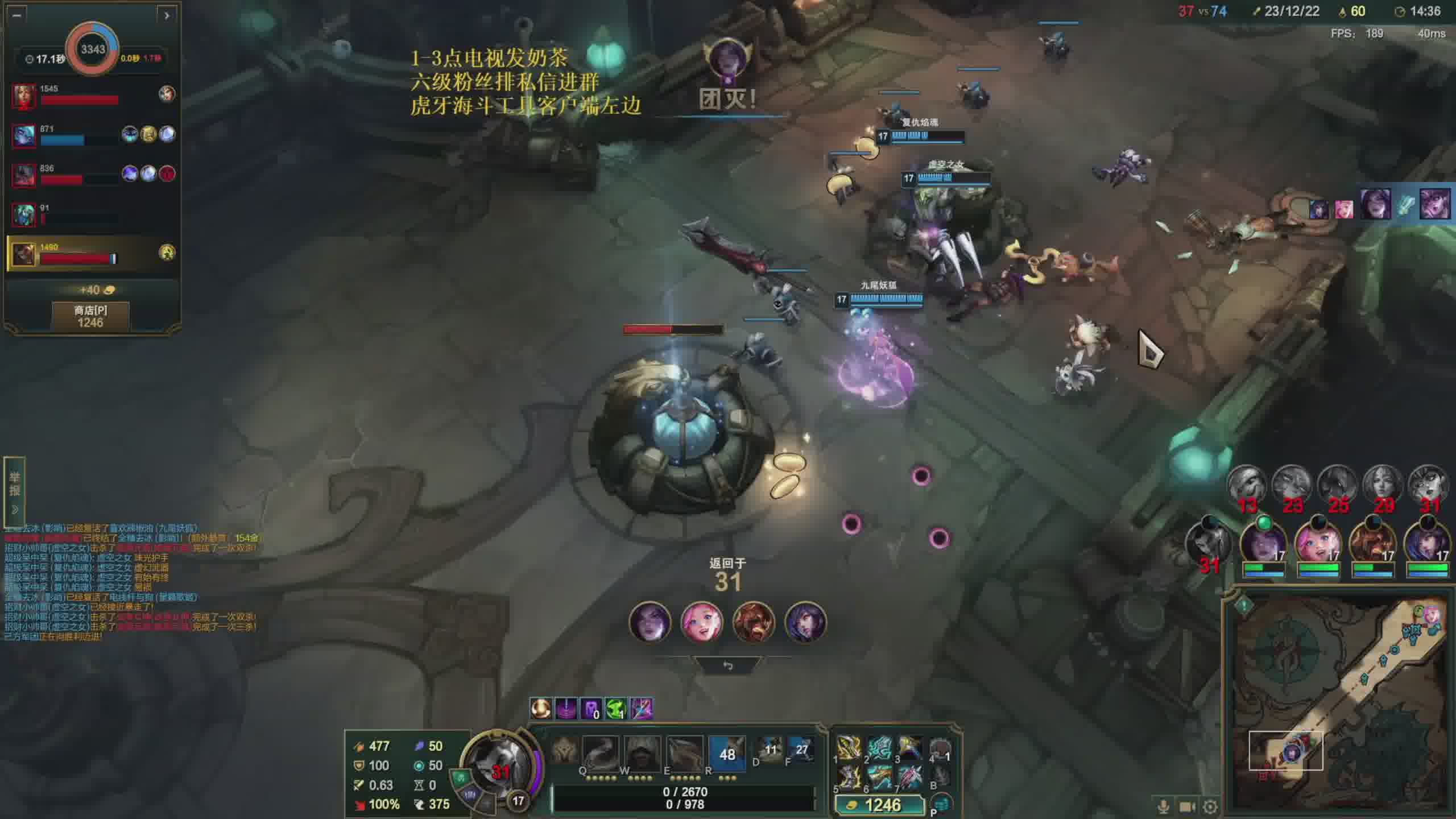1456x819 pixels.
Task: Click the gold counter showing 1246
Action: point(879,805)
